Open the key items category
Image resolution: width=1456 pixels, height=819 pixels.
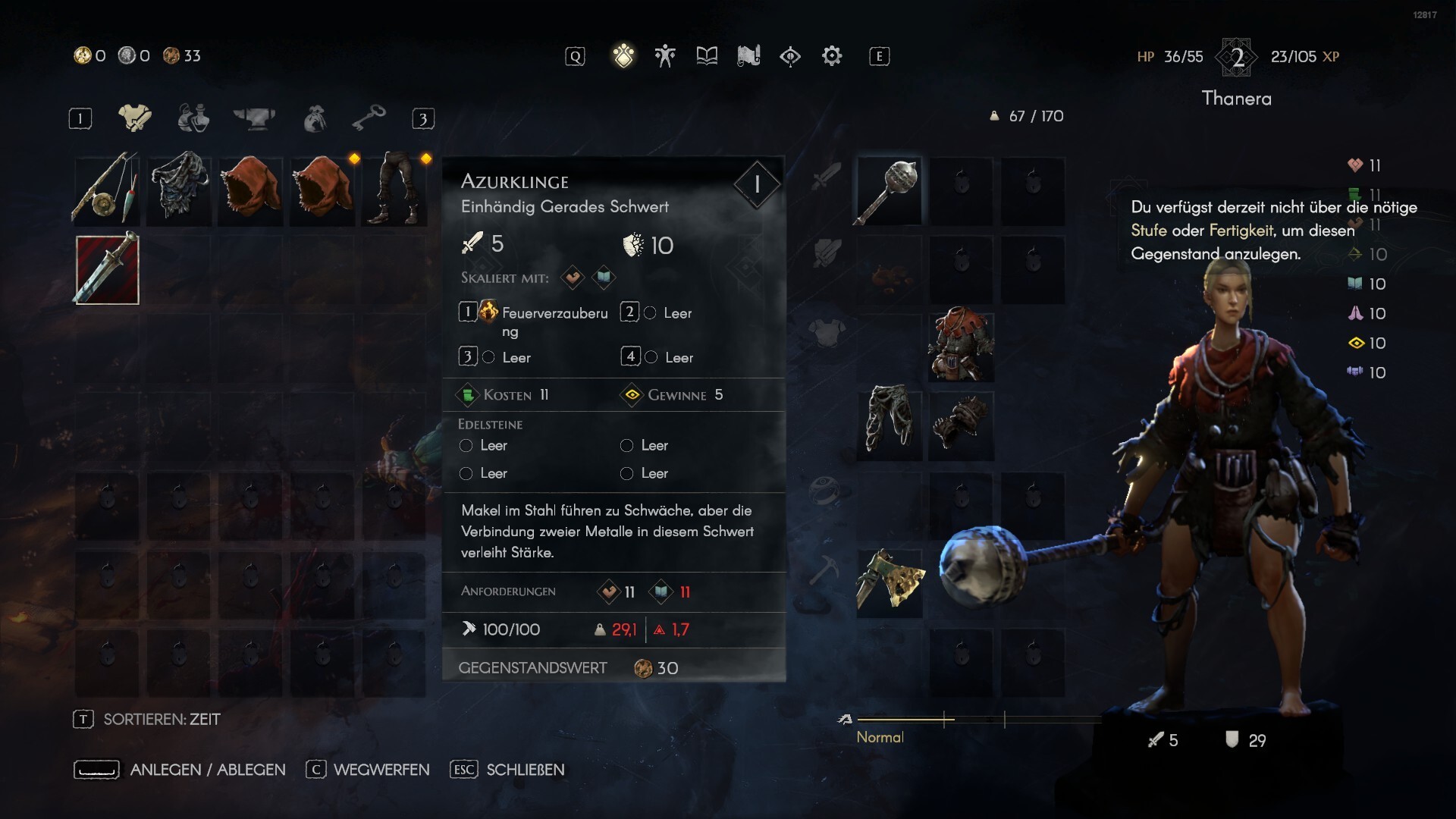pos(369,118)
